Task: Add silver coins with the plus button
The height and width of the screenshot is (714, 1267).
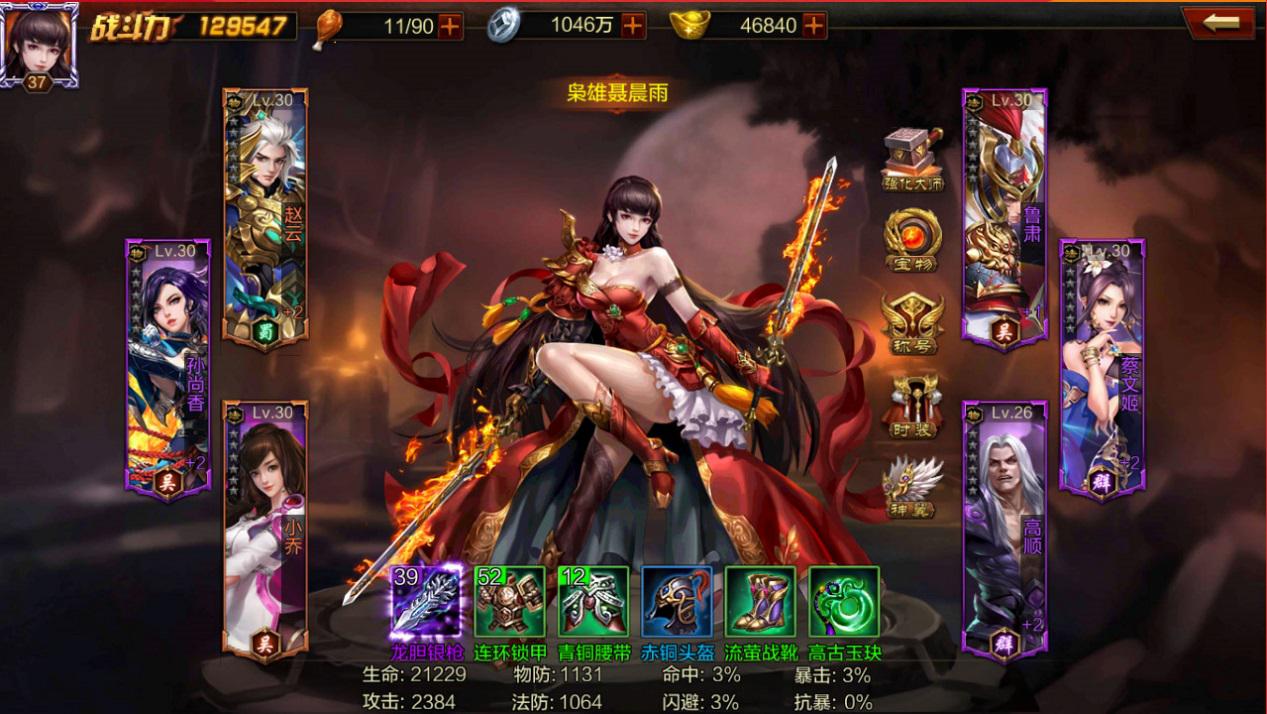Action: 632,26
